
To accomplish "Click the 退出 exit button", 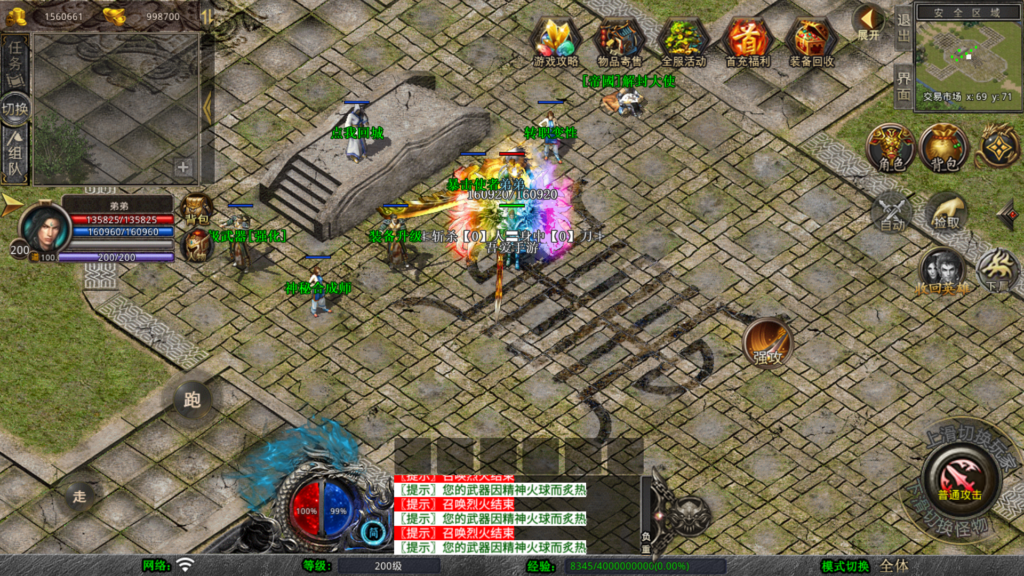I will [903, 27].
